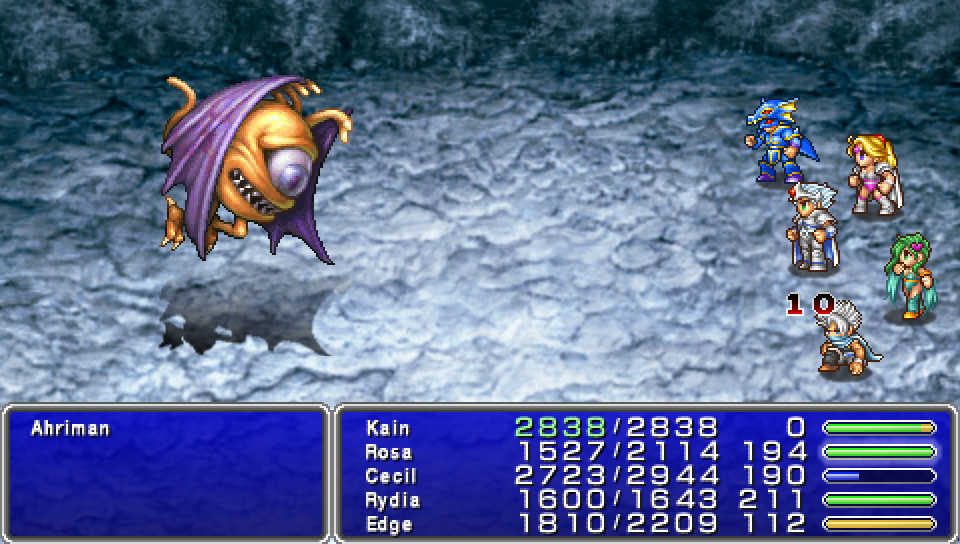Screen dimensions: 960x544
Task: Click Rydia's name in the party list
Action: [x=392, y=500]
